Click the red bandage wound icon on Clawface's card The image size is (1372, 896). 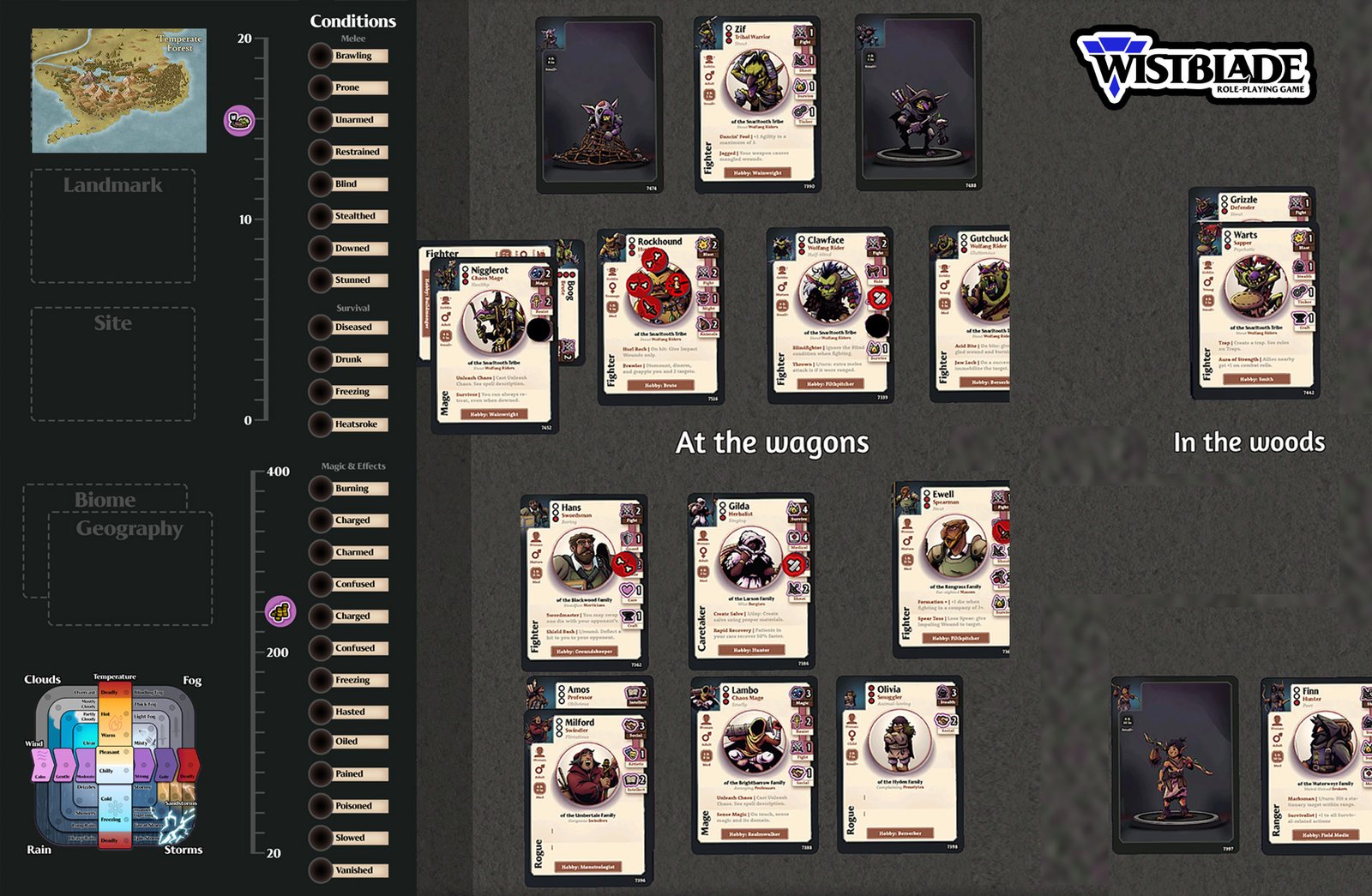tap(880, 298)
